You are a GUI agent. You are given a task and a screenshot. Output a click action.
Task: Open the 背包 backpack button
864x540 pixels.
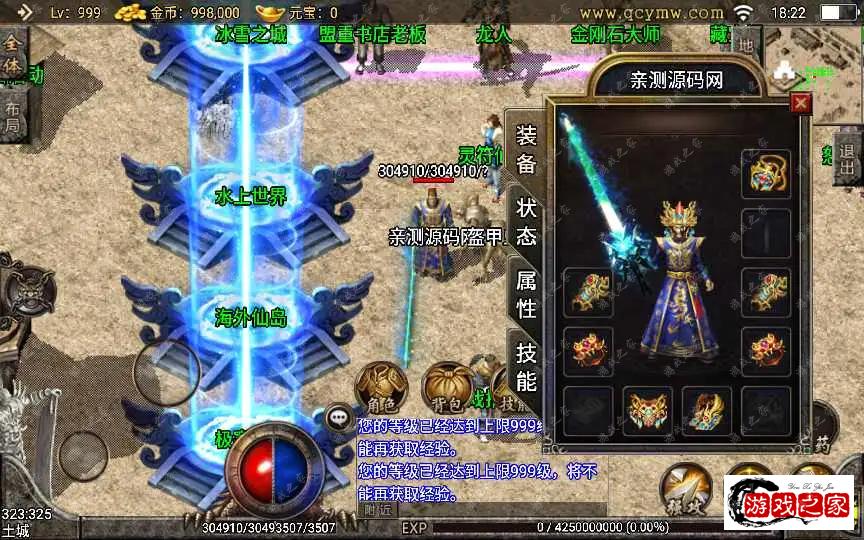pyautogui.click(x=447, y=389)
